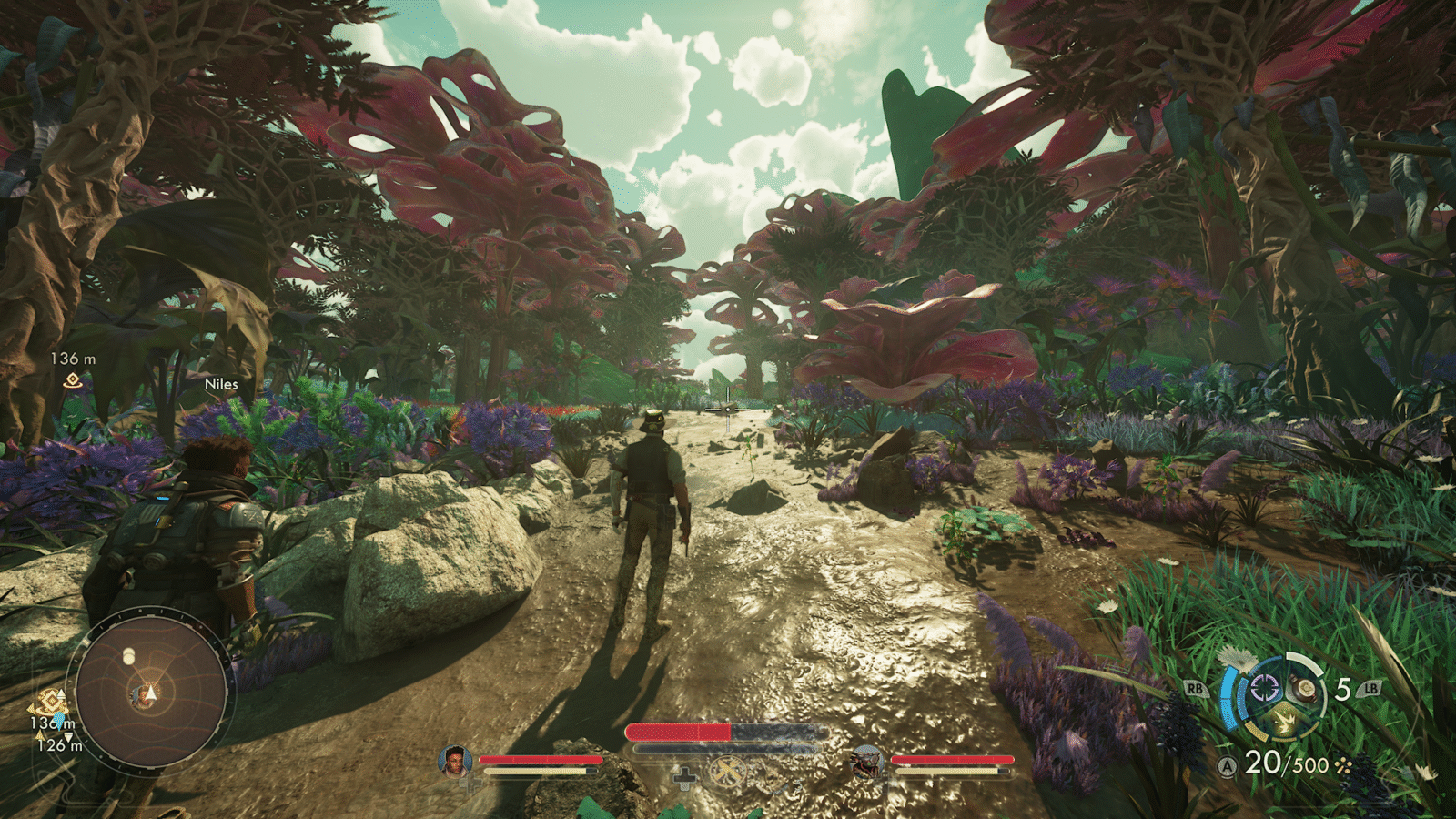This screenshot has width=1456, height=819.
Task: Click the RB button prompt
Action: click(1196, 688)
